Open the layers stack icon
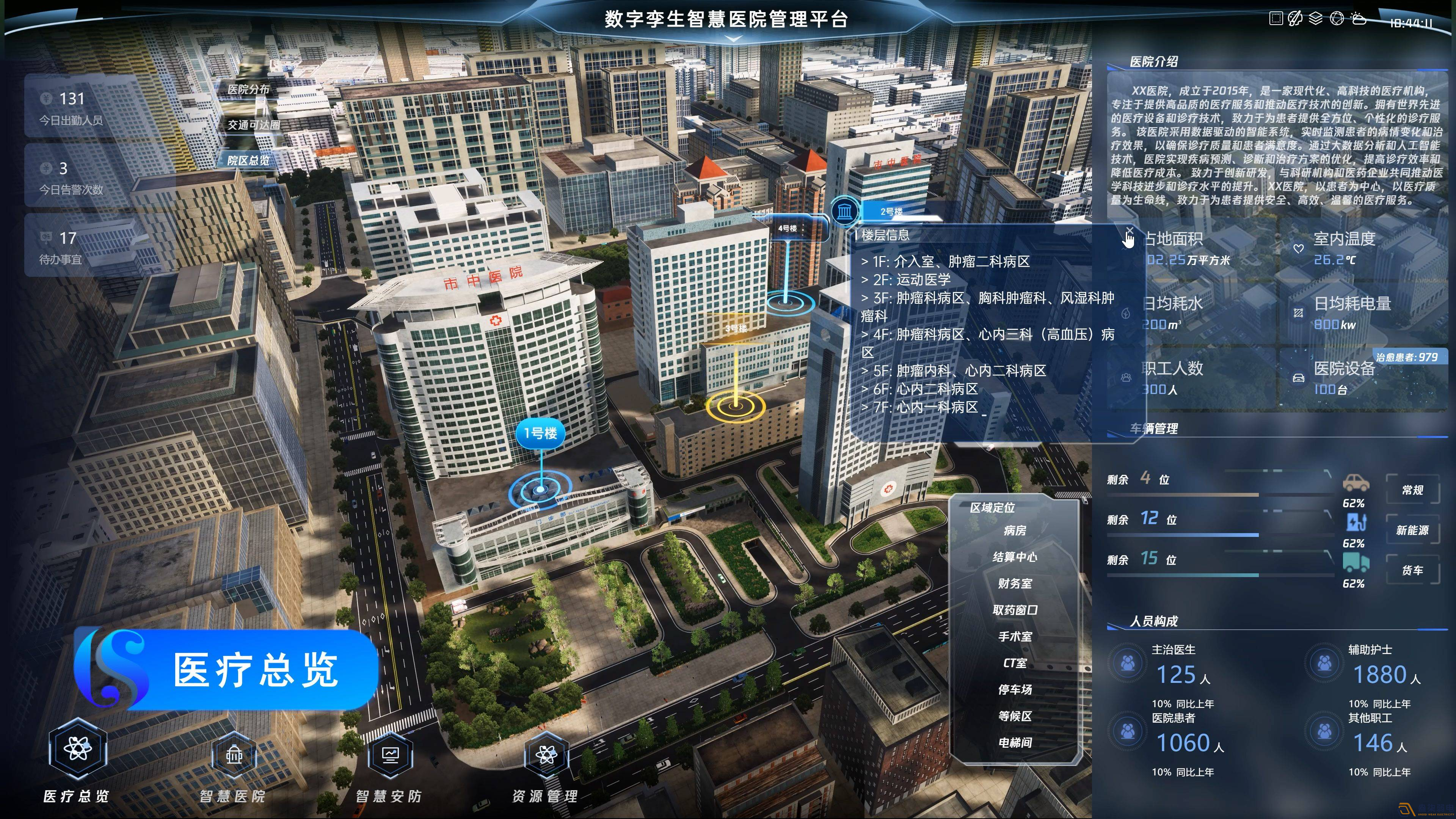1456x819 pixels. pyautogui.click(x=1315, y=19)
